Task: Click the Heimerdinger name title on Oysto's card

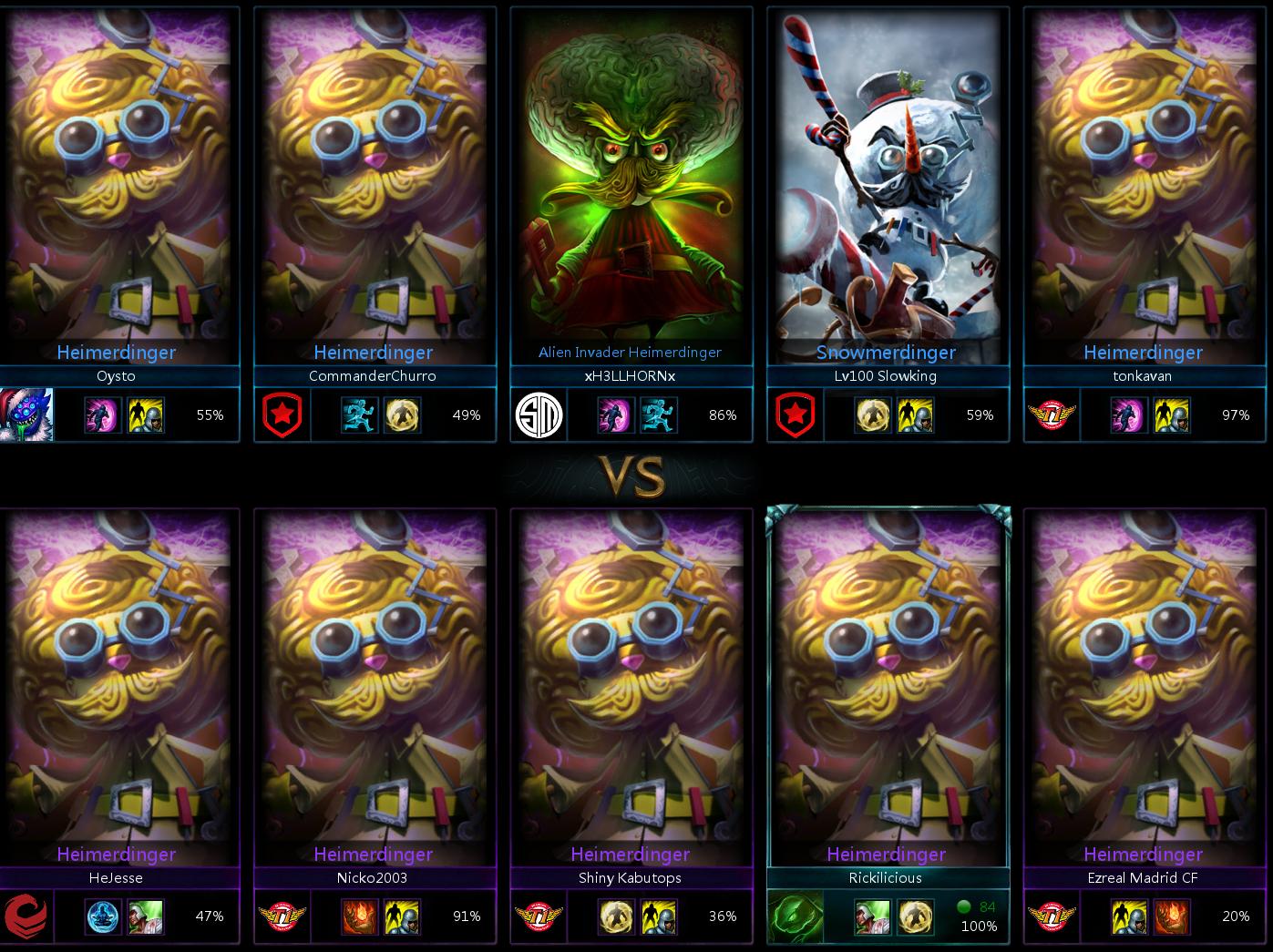Action: pos(117,353)
